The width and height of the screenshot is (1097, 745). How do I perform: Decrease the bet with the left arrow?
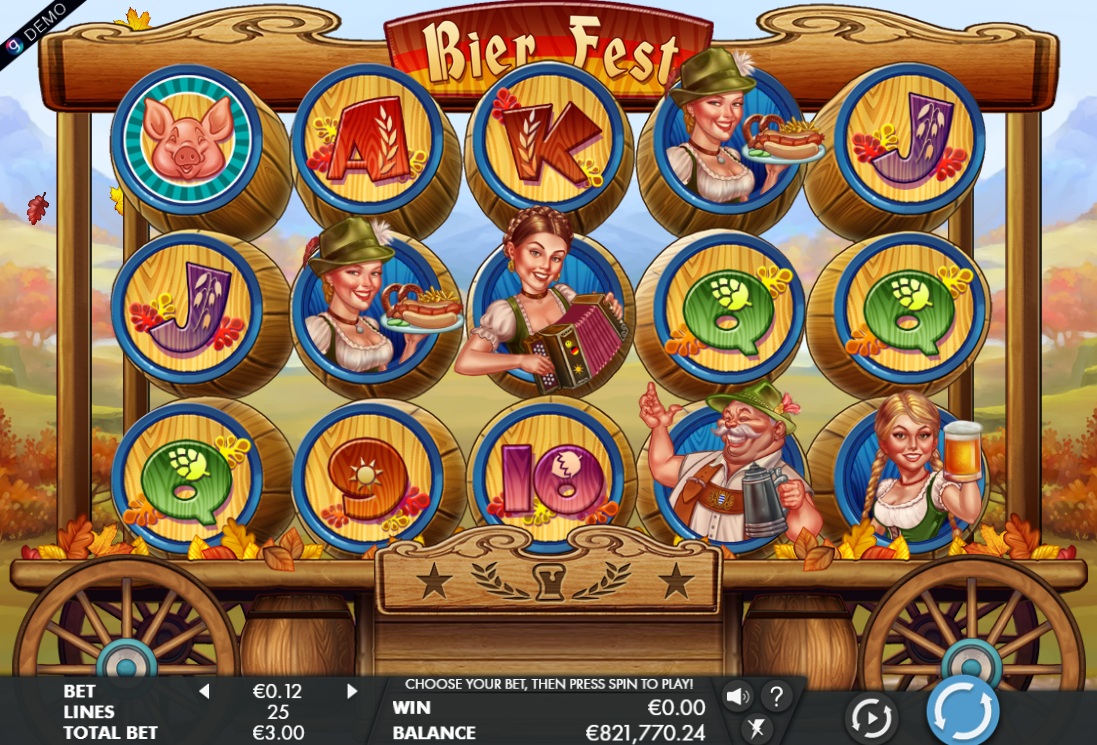pos(204,691)
